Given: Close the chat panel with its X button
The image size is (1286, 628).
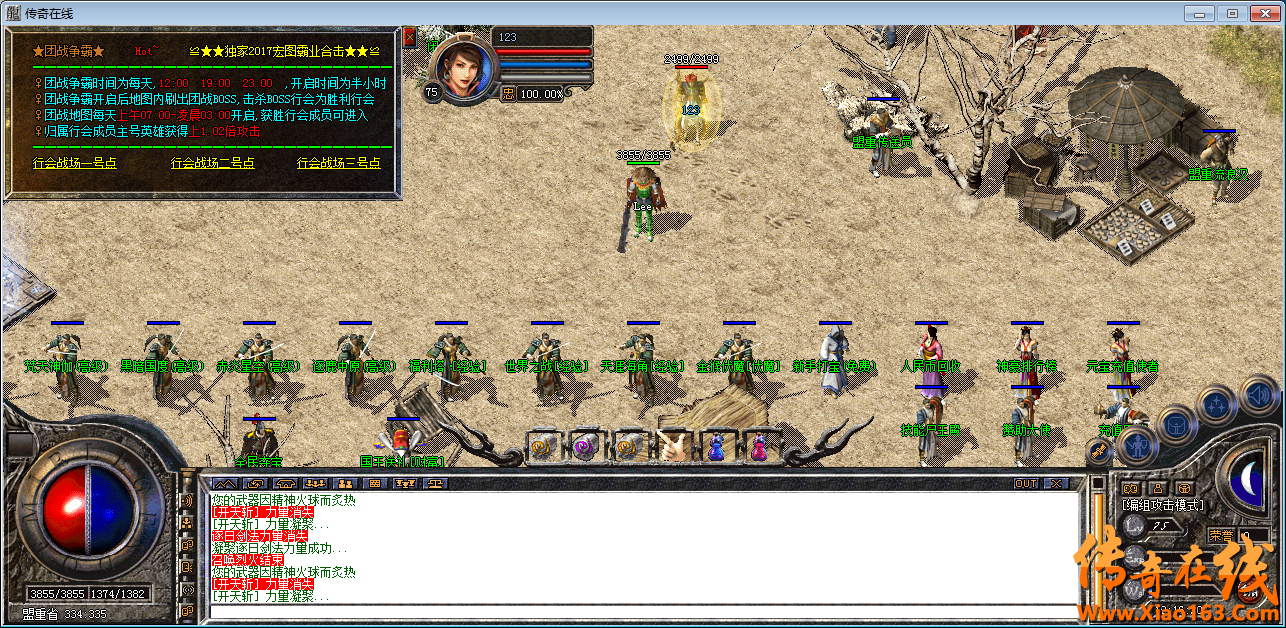Looking at the screenshot, I should (1056, 484).
